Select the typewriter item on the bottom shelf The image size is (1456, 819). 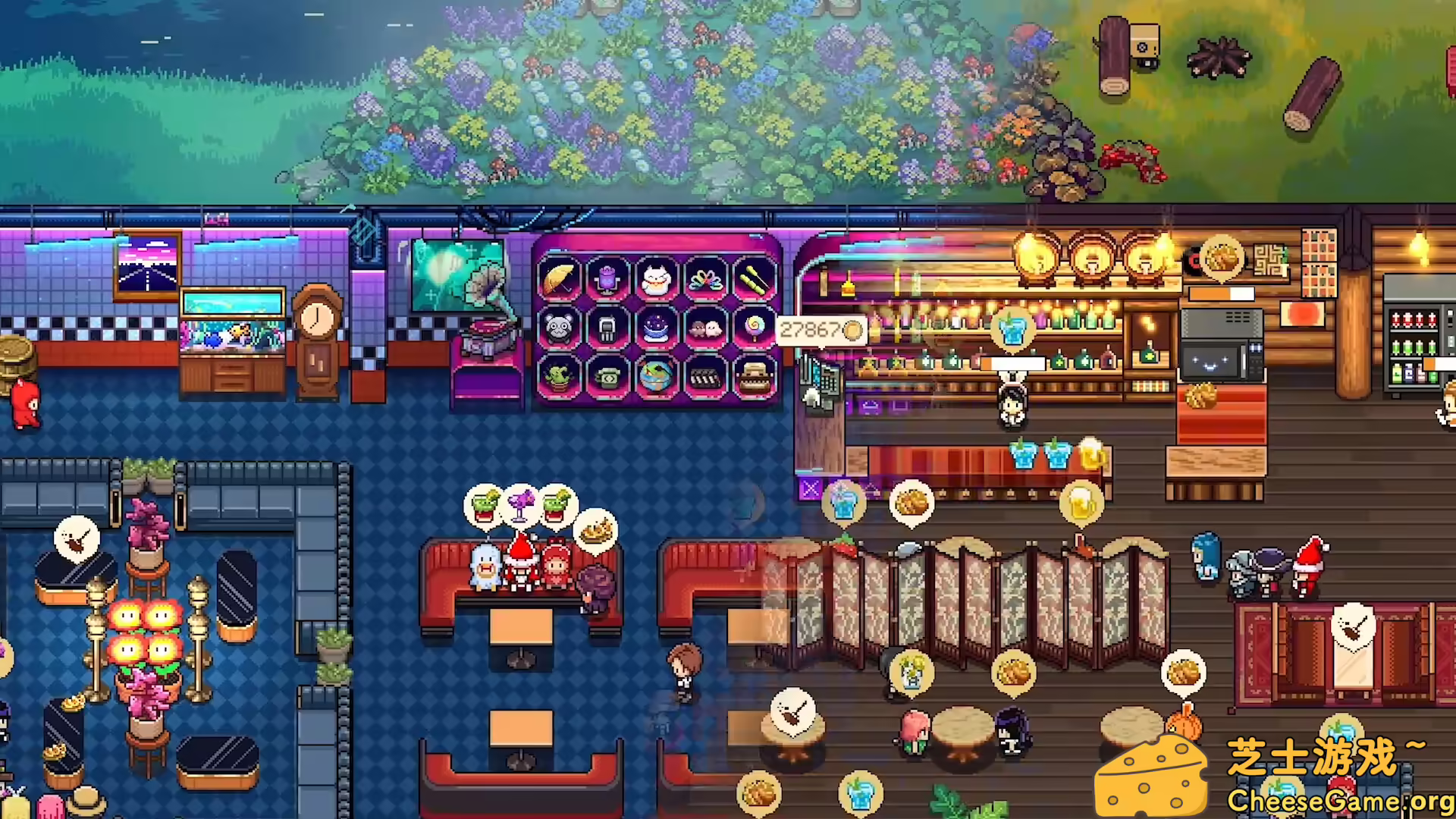tap(755, 378)
